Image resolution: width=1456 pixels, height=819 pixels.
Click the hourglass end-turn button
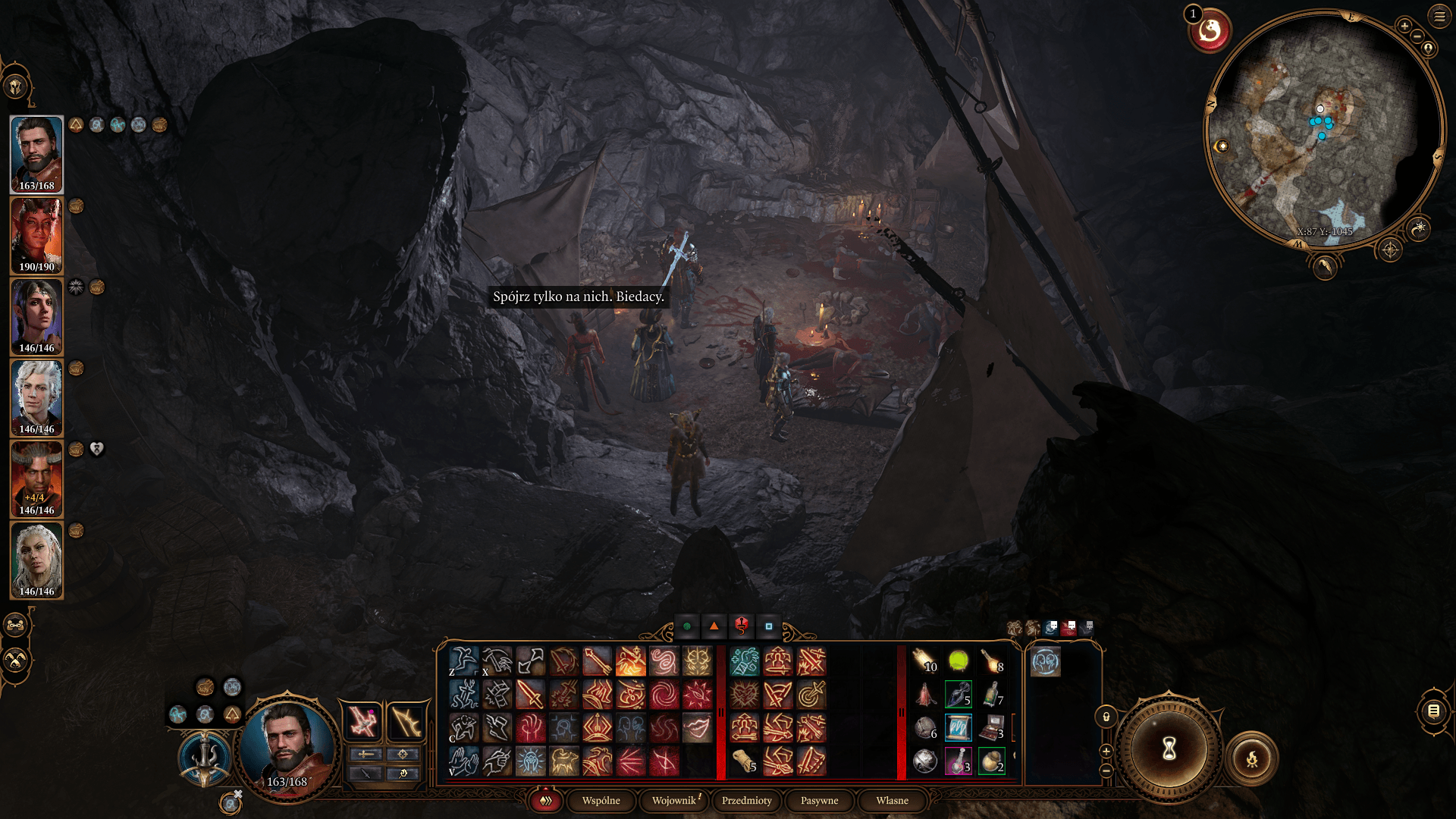(x=1169, y=748)
